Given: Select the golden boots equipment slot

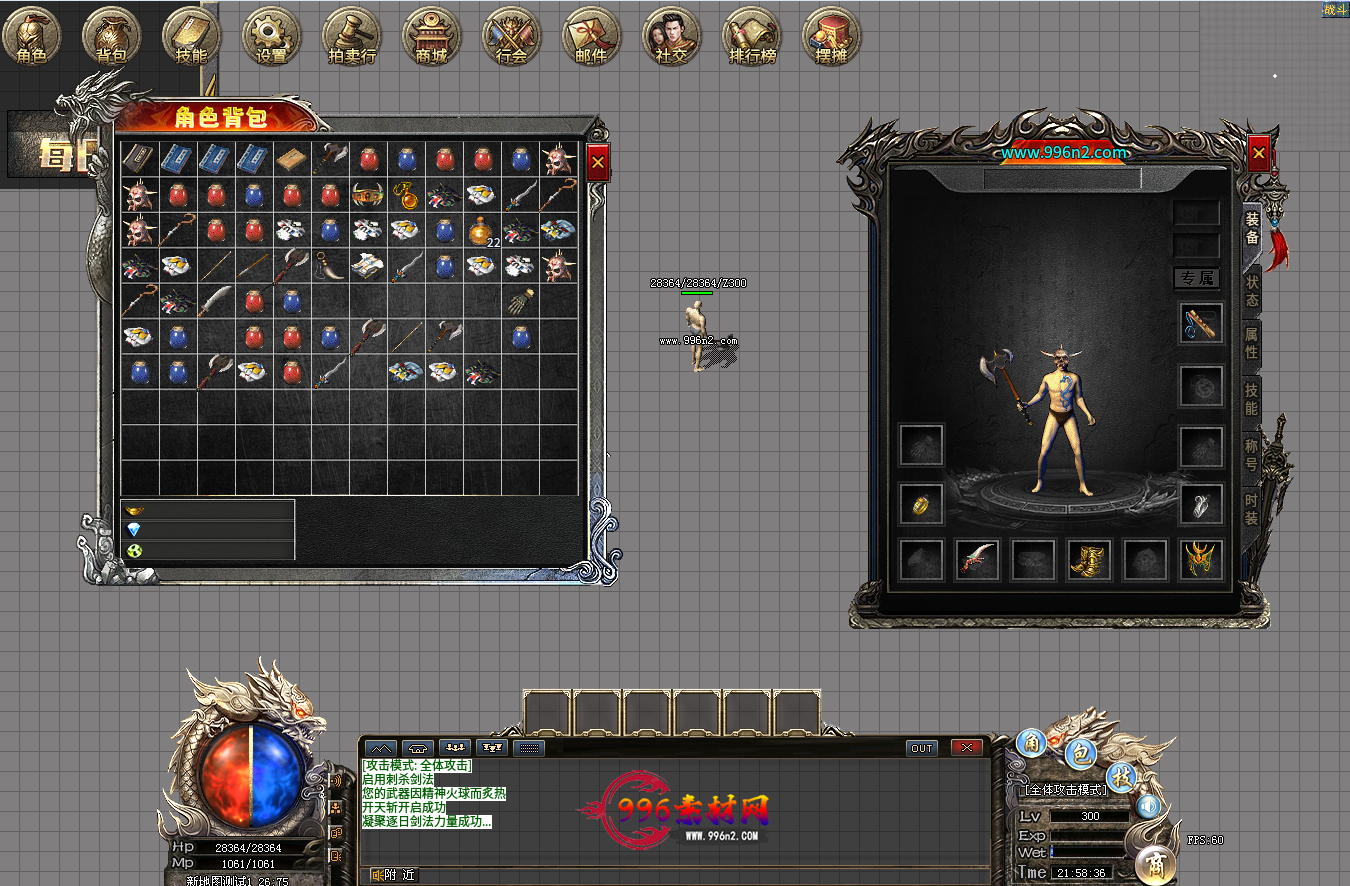Looking at the screenshot, I should [1090, 560].
